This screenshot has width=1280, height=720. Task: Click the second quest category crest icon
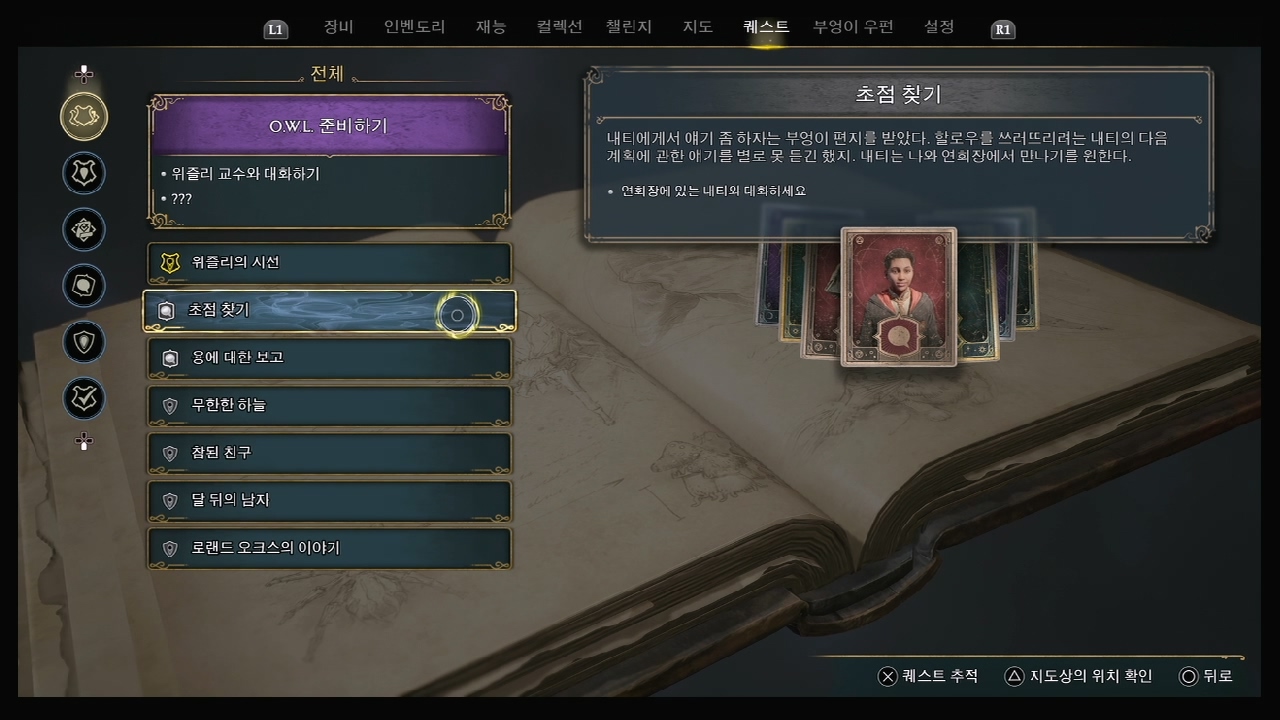pos(84,173)
